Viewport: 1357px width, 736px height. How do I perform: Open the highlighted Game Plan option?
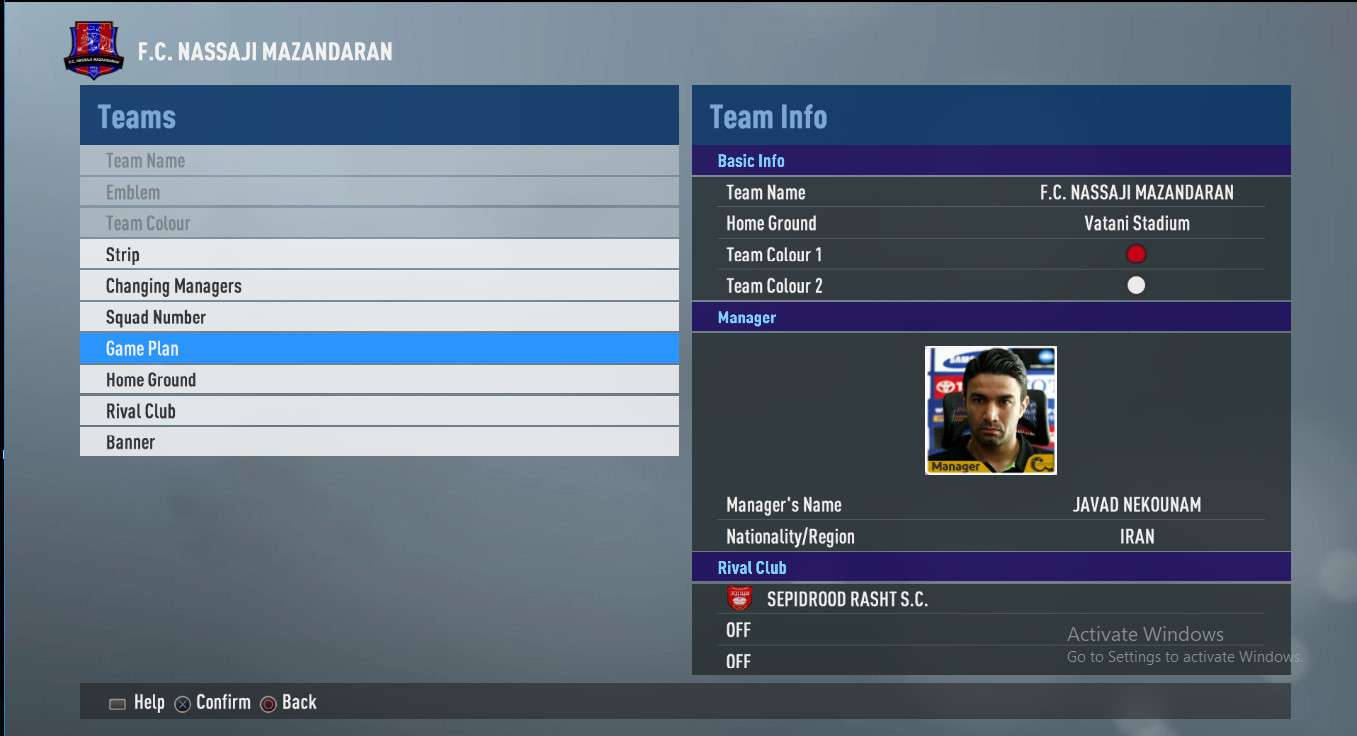pos(379,348)
